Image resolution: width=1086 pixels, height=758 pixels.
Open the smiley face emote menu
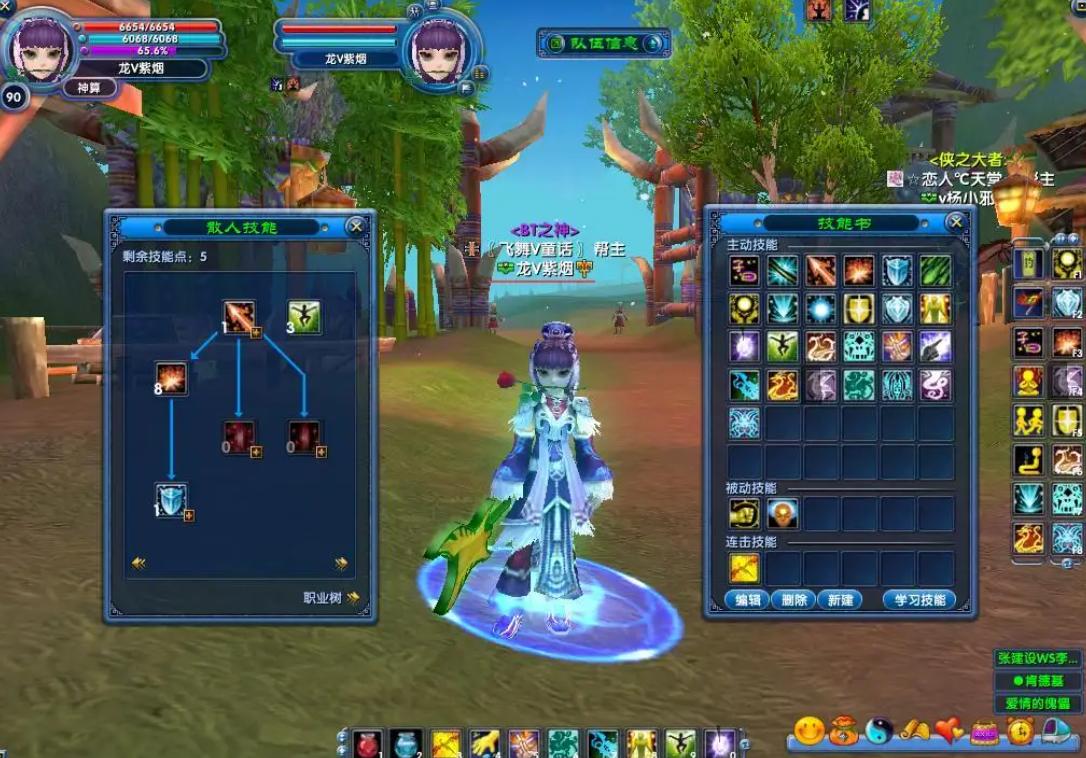[x=808, y=731]
